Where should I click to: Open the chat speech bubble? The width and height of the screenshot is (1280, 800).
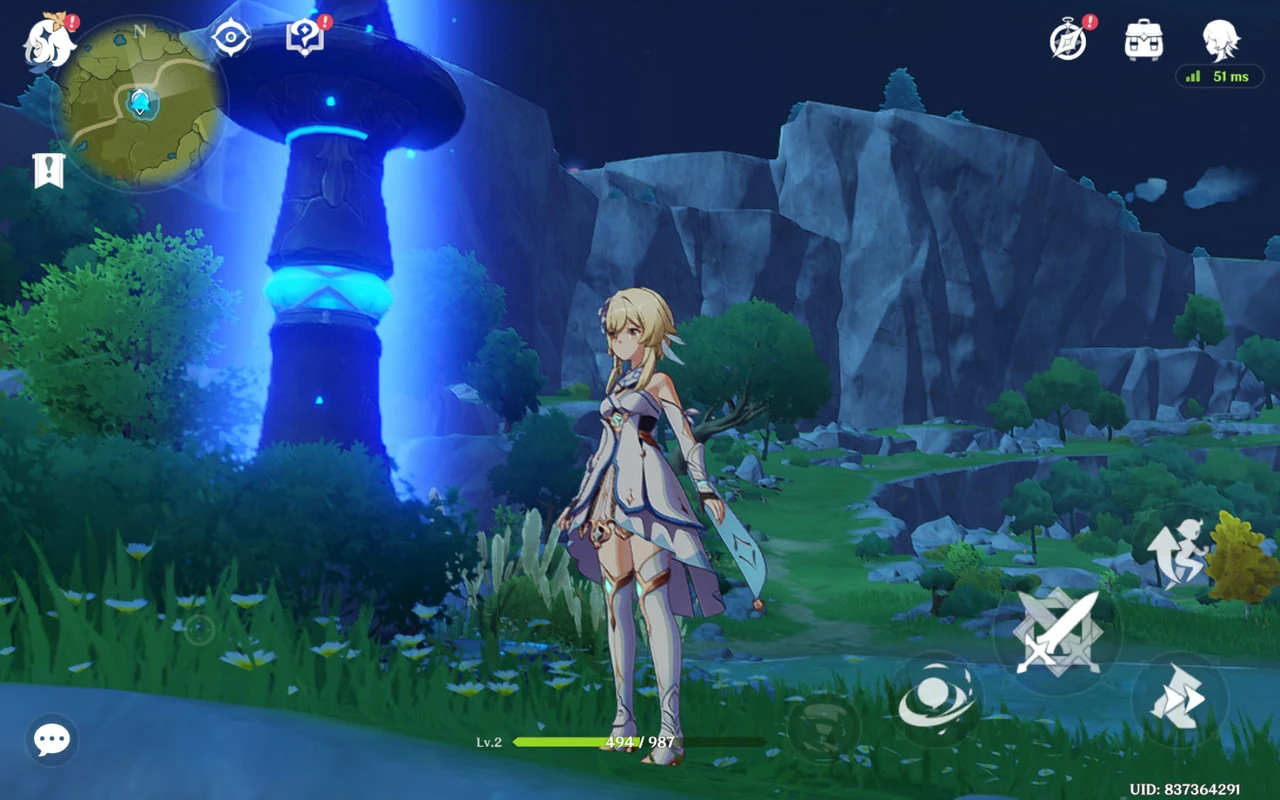pos(51,740)
